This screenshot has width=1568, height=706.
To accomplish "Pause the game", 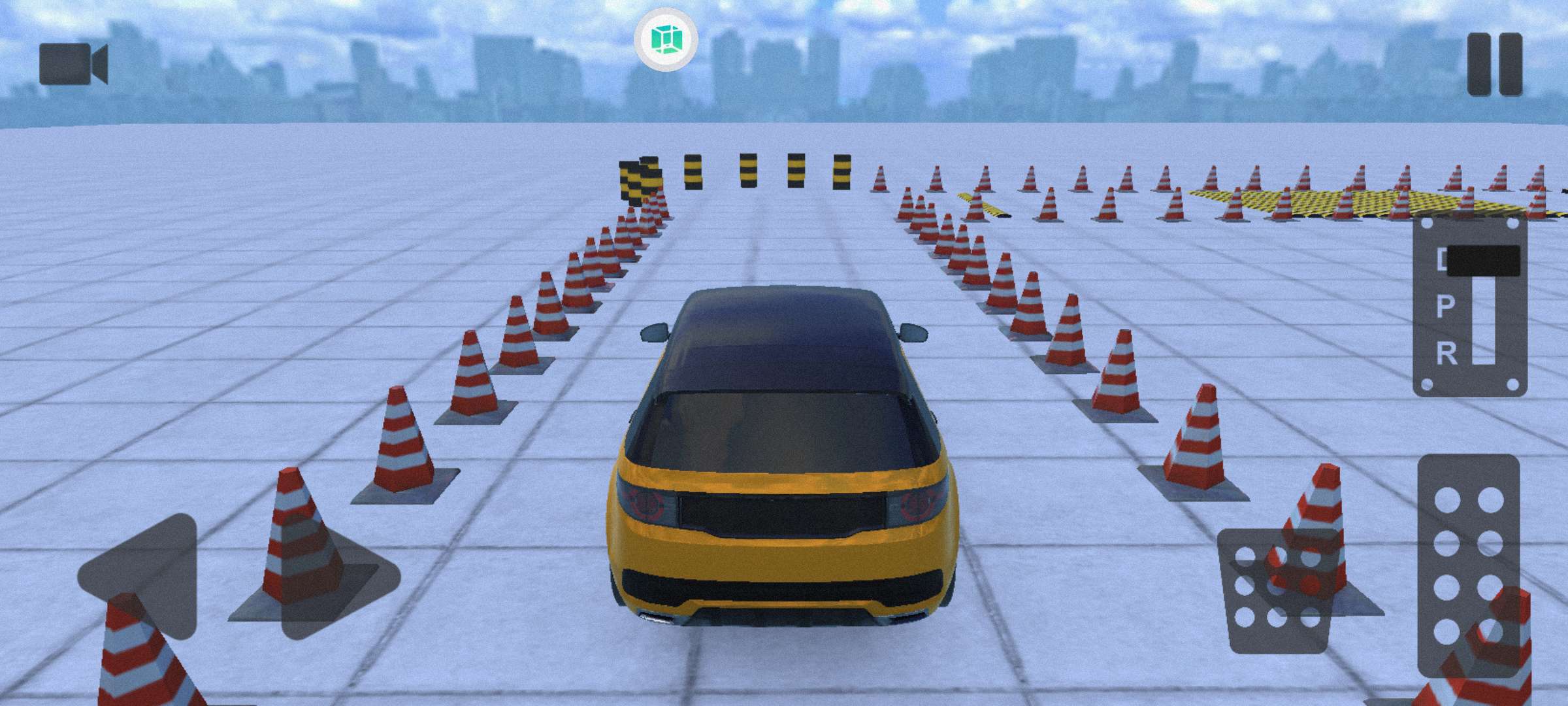I will coord(1495,64).
